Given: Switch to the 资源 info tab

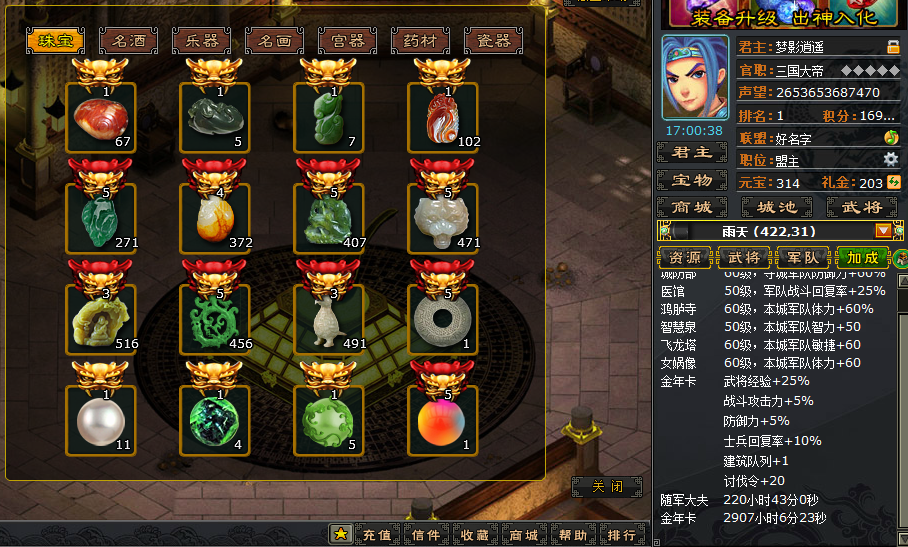Looking at the screenshot, I should 685,257.
